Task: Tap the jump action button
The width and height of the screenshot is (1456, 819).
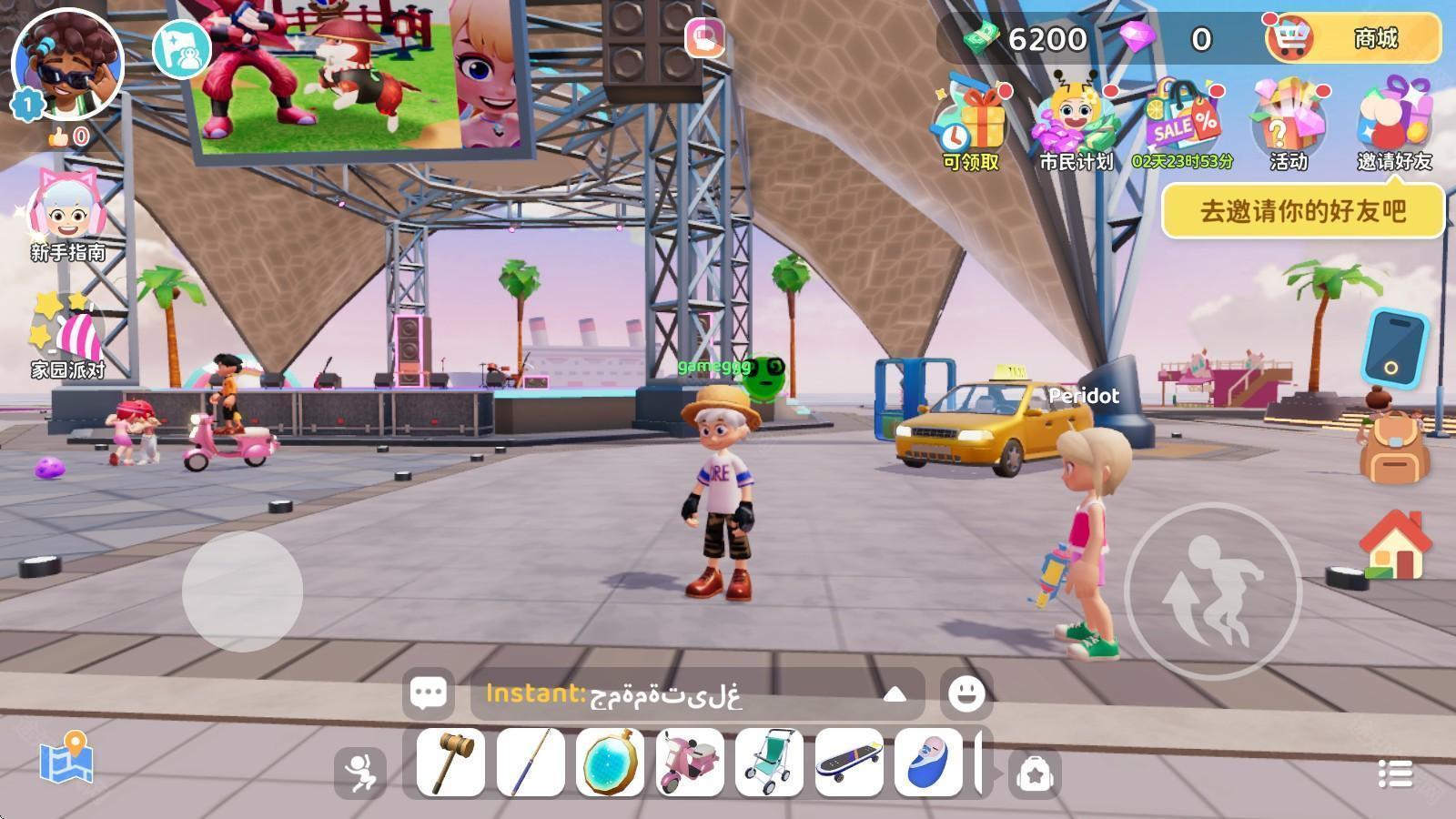Action: 1214,591
